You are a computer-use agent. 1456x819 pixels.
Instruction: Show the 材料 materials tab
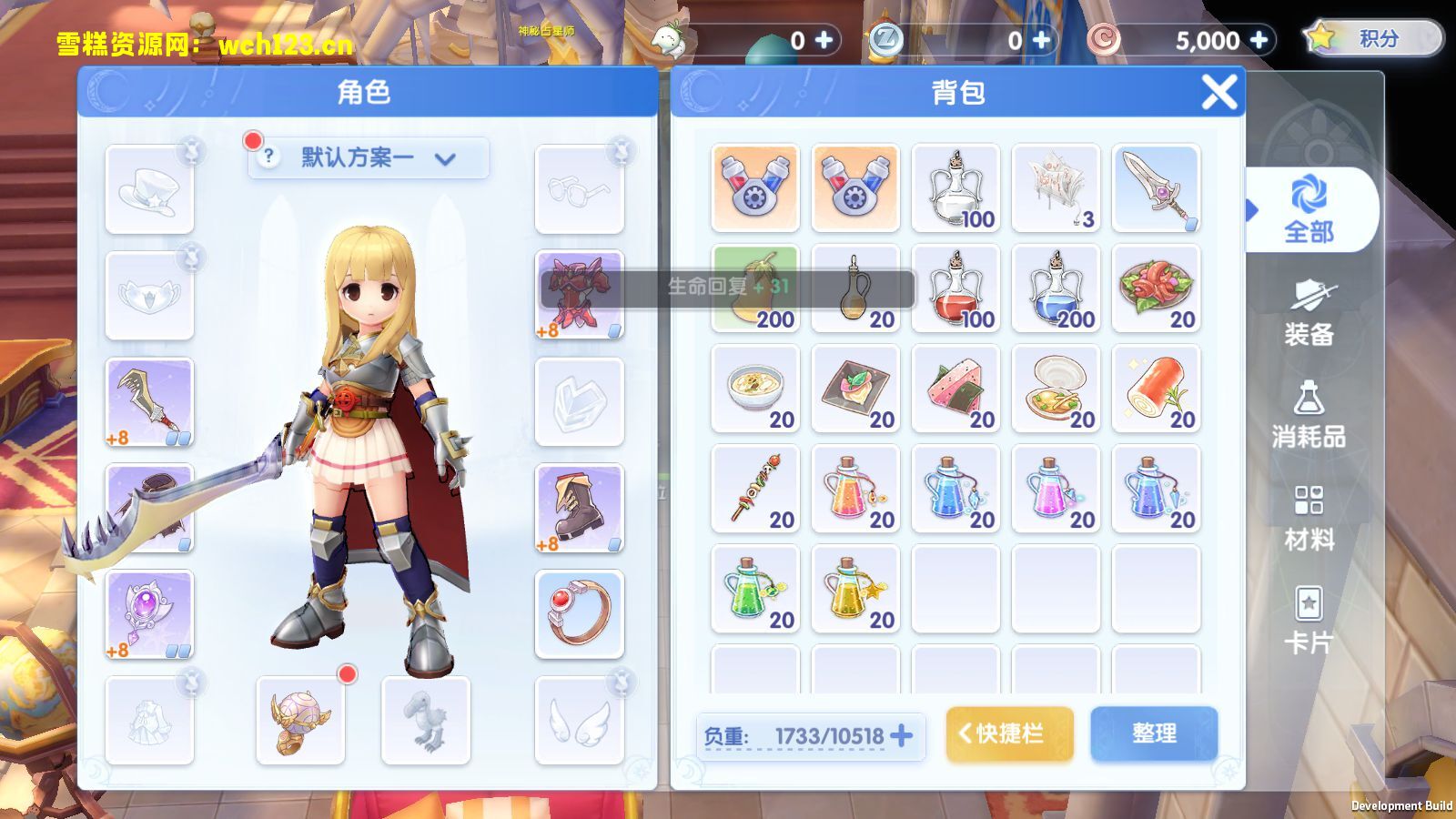[1309, 518]
